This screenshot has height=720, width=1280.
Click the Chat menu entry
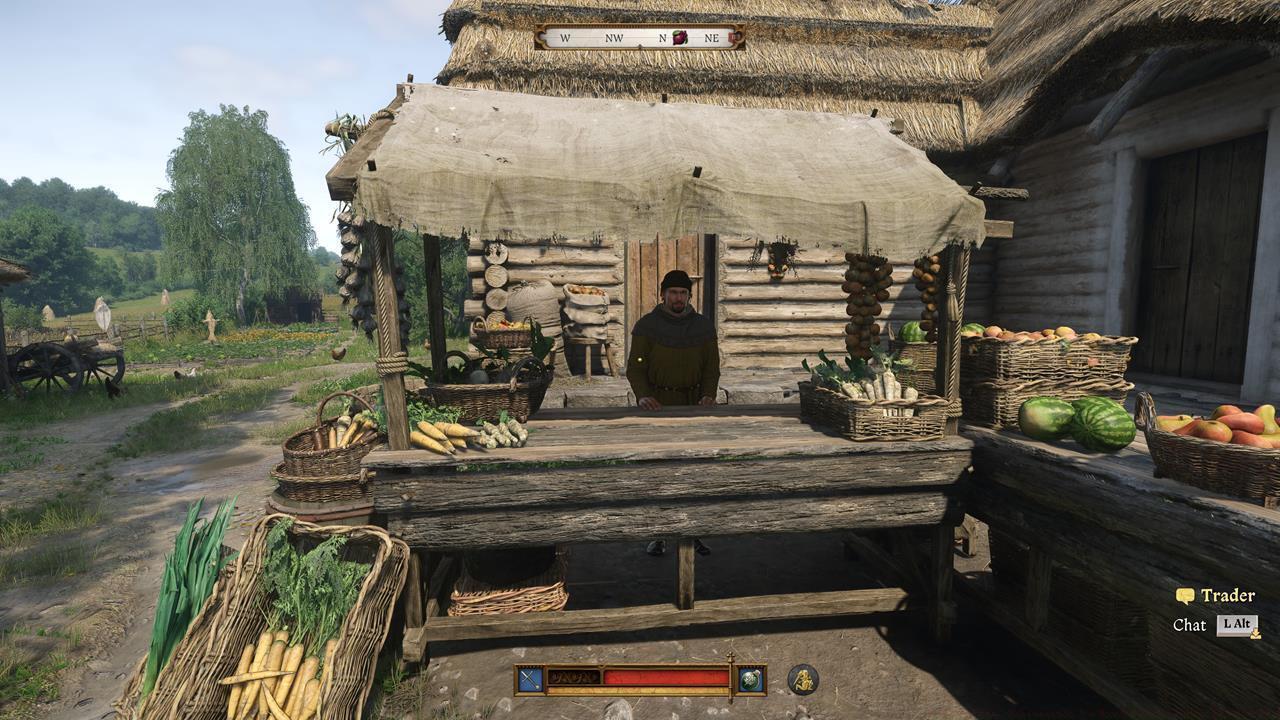click(x=1190, y=627)
